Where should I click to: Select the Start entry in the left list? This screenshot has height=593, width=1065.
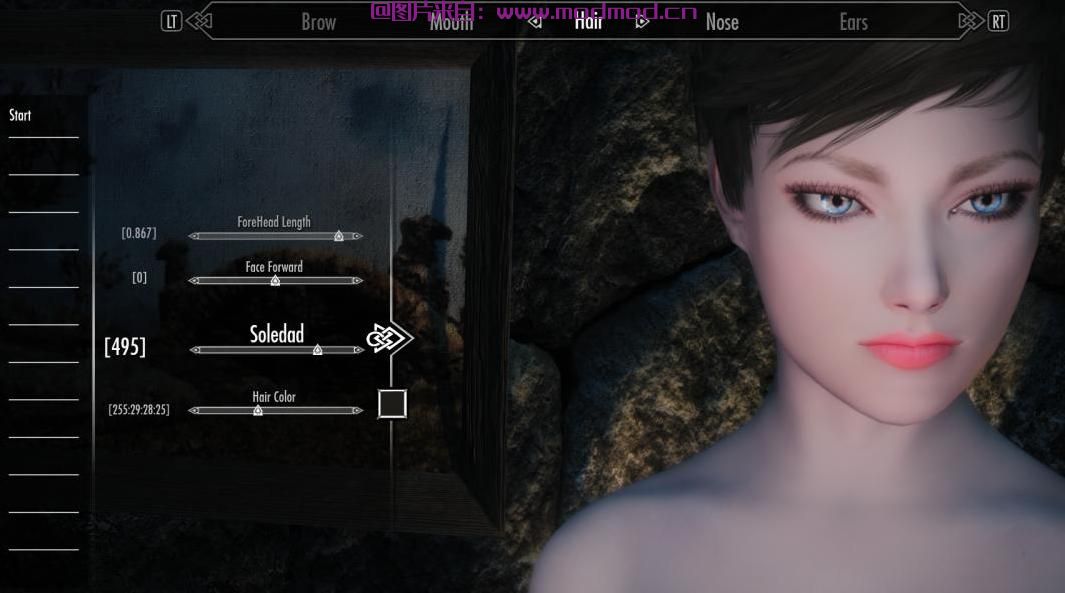[x=20, y=116]
